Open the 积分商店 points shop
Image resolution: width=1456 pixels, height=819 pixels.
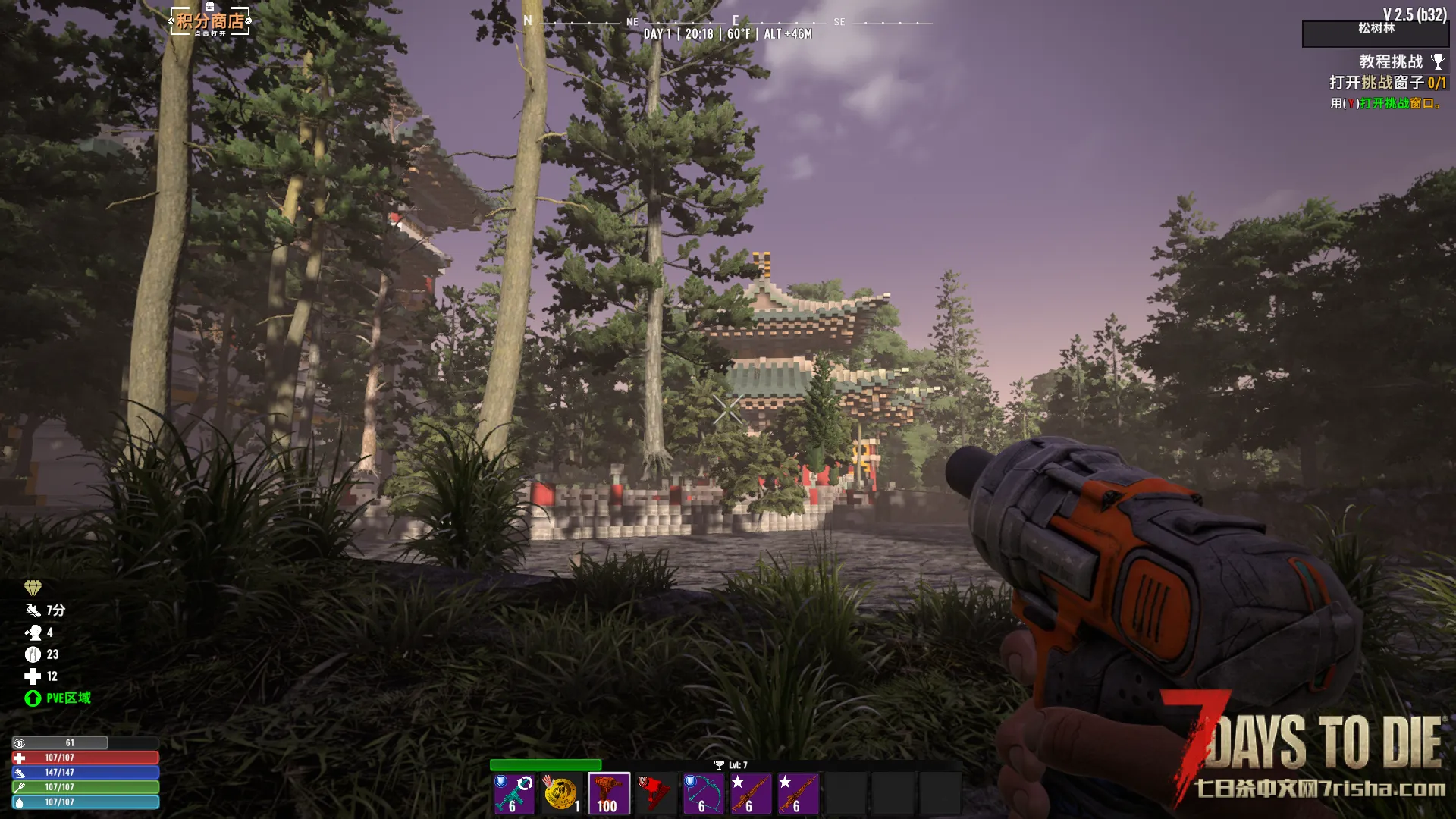click(x=210, y=21)
